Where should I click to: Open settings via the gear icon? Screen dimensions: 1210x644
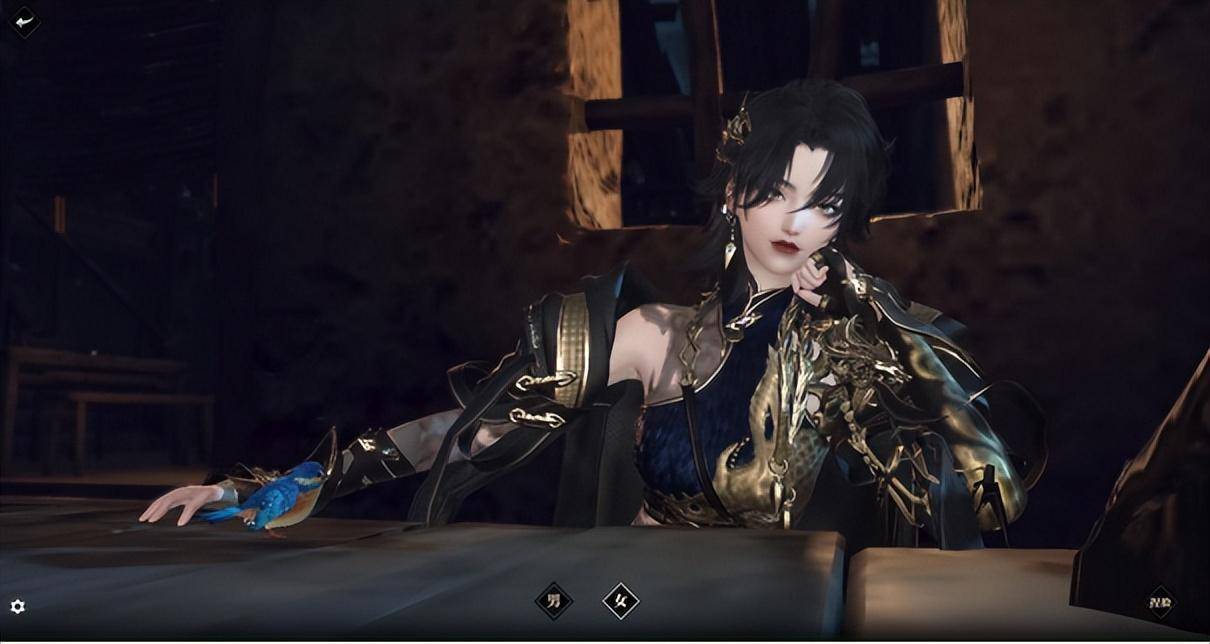pyautogui.click(x=17, y=606)
